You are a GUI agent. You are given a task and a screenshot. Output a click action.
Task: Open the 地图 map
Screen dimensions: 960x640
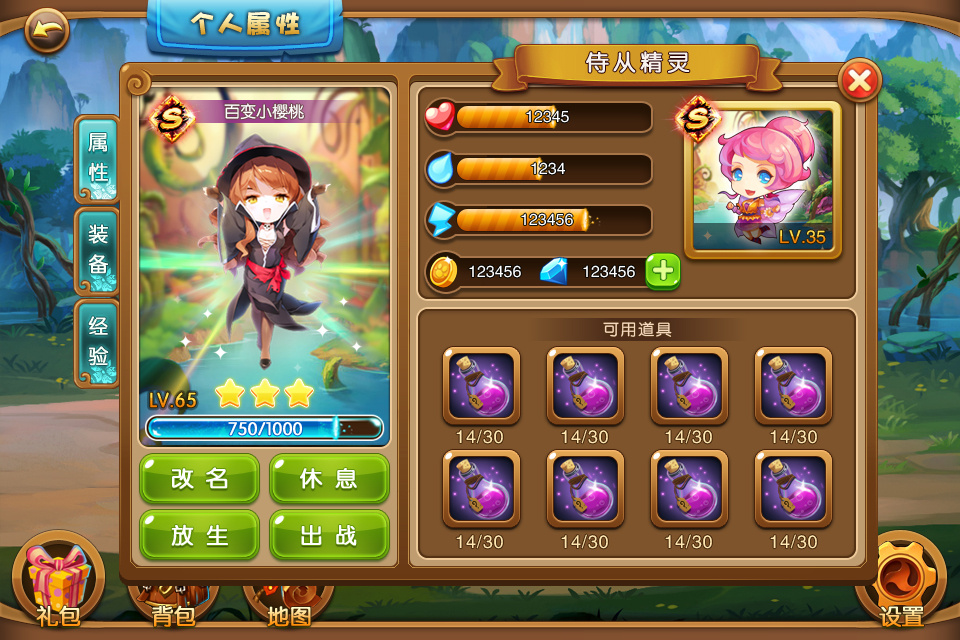(x=289, y=606)
